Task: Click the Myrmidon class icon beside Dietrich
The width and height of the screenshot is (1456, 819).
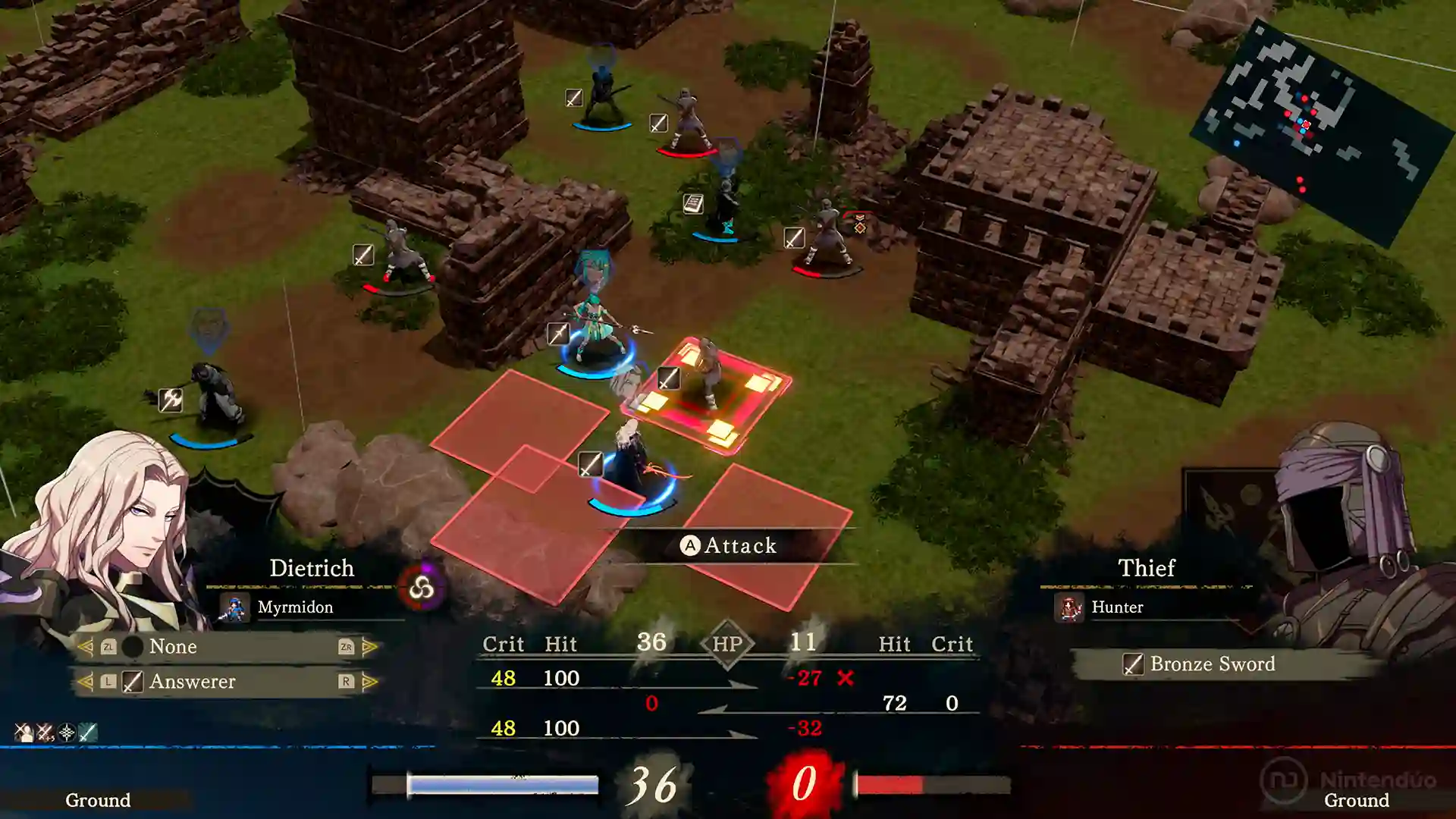Action: pos(236,607)
